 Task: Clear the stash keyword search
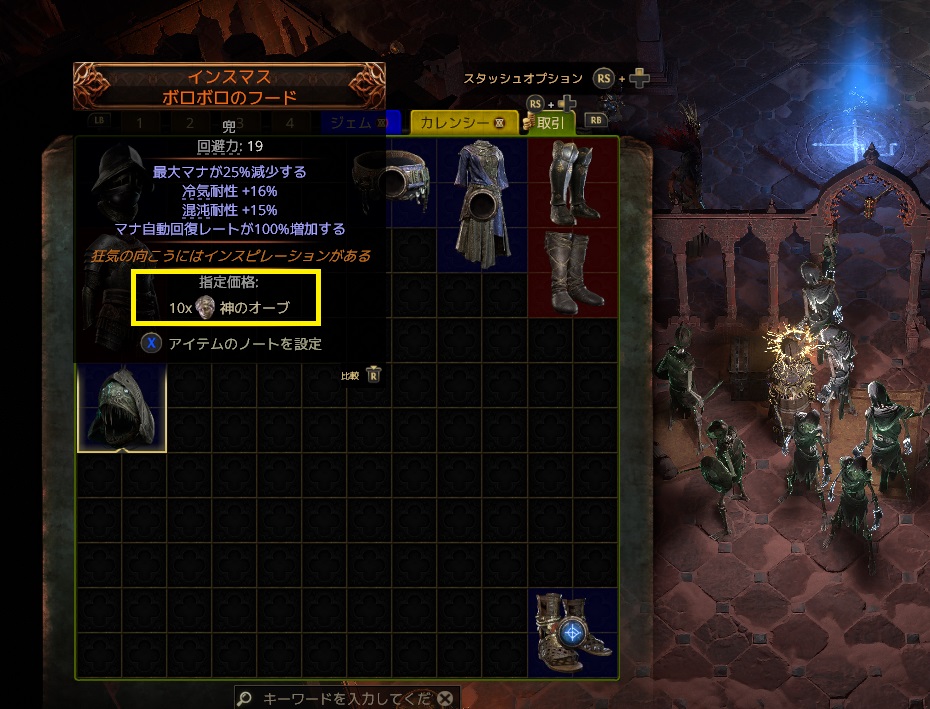tap(445, 699)
